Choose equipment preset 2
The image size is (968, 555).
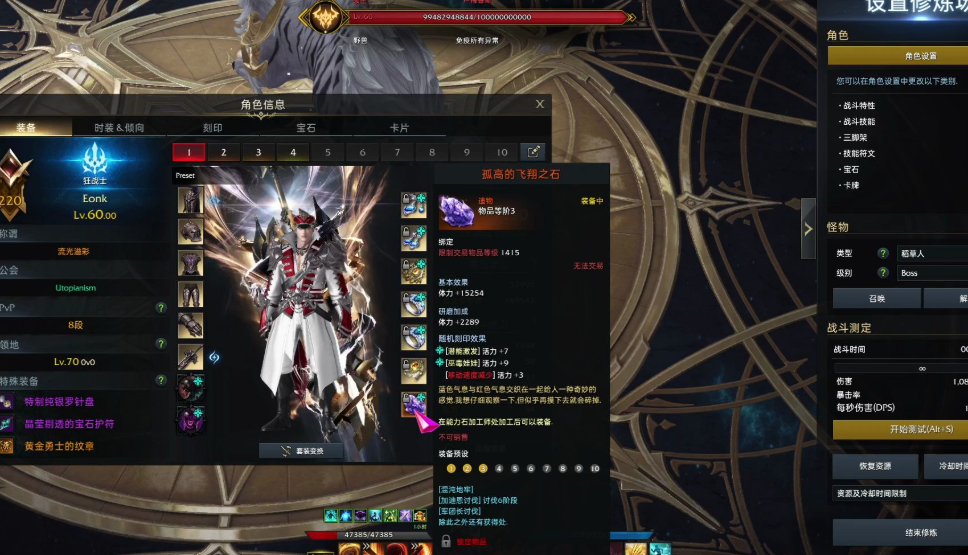223,152
